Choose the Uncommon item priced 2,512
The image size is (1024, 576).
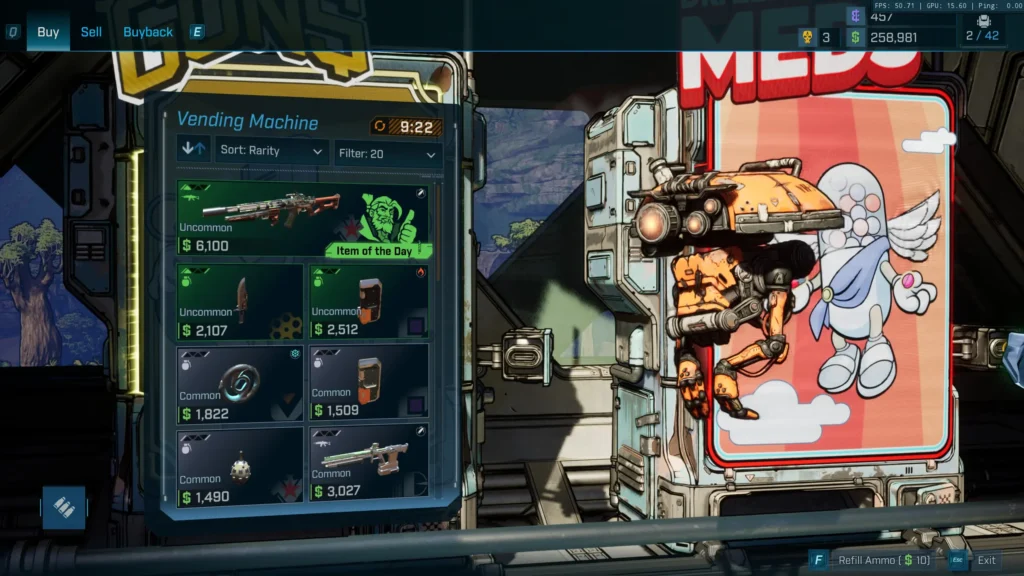(x=368, y=302)
